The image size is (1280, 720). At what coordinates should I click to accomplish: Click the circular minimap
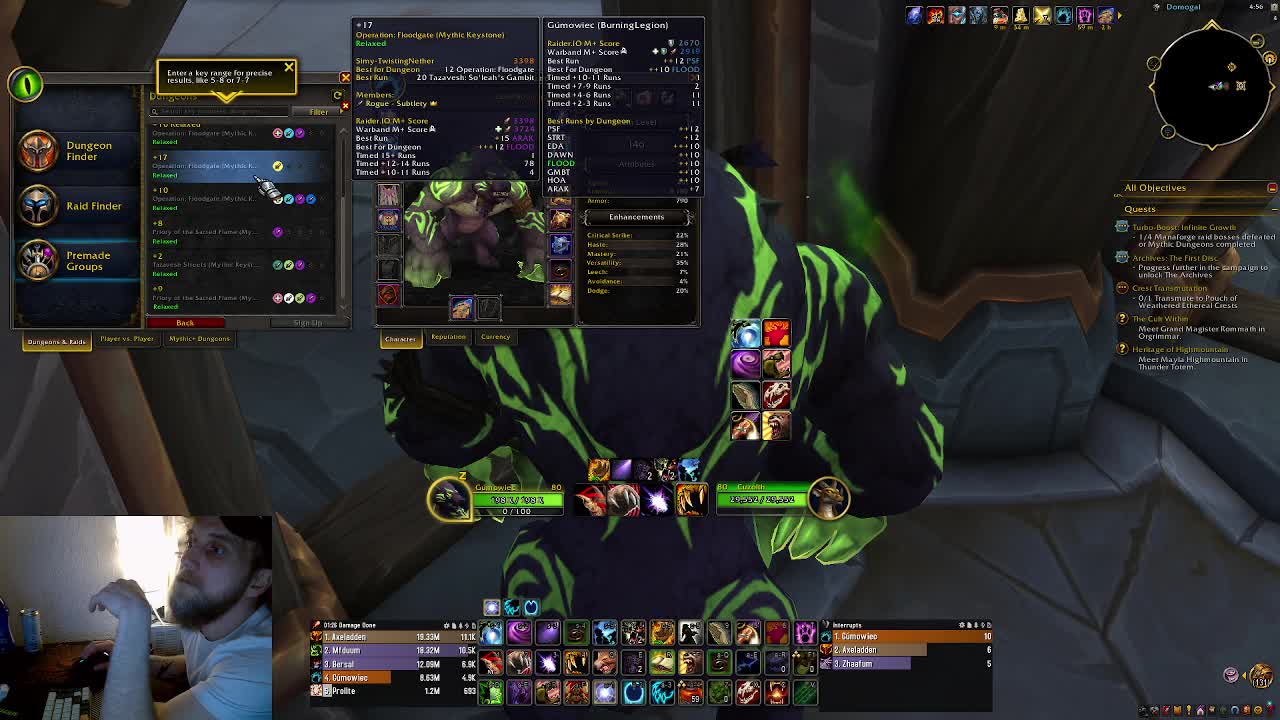[x=1211, y=86]
